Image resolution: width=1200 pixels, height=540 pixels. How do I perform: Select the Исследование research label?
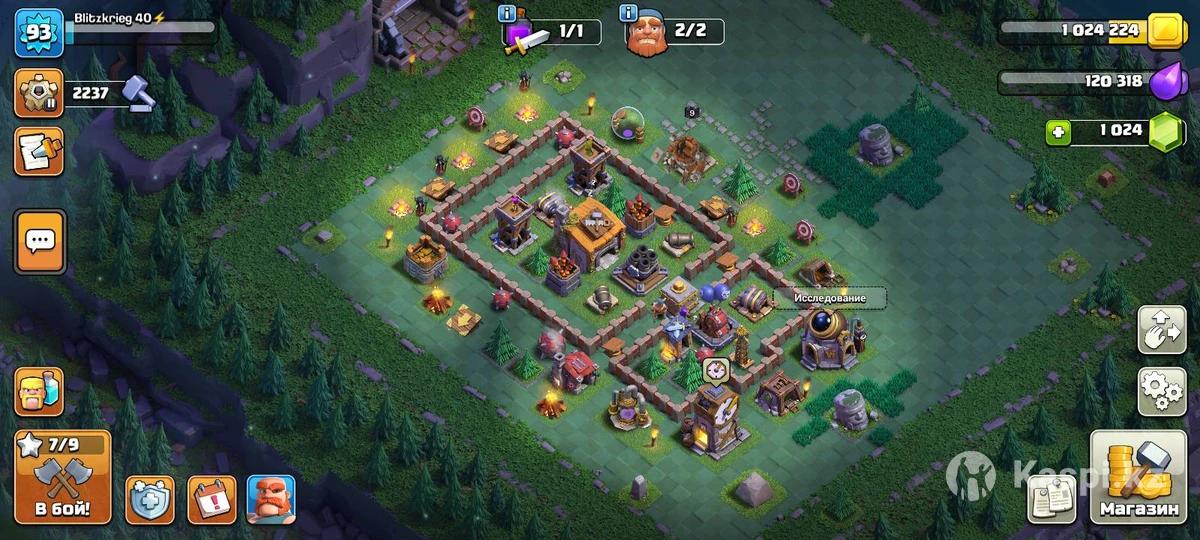824,298
